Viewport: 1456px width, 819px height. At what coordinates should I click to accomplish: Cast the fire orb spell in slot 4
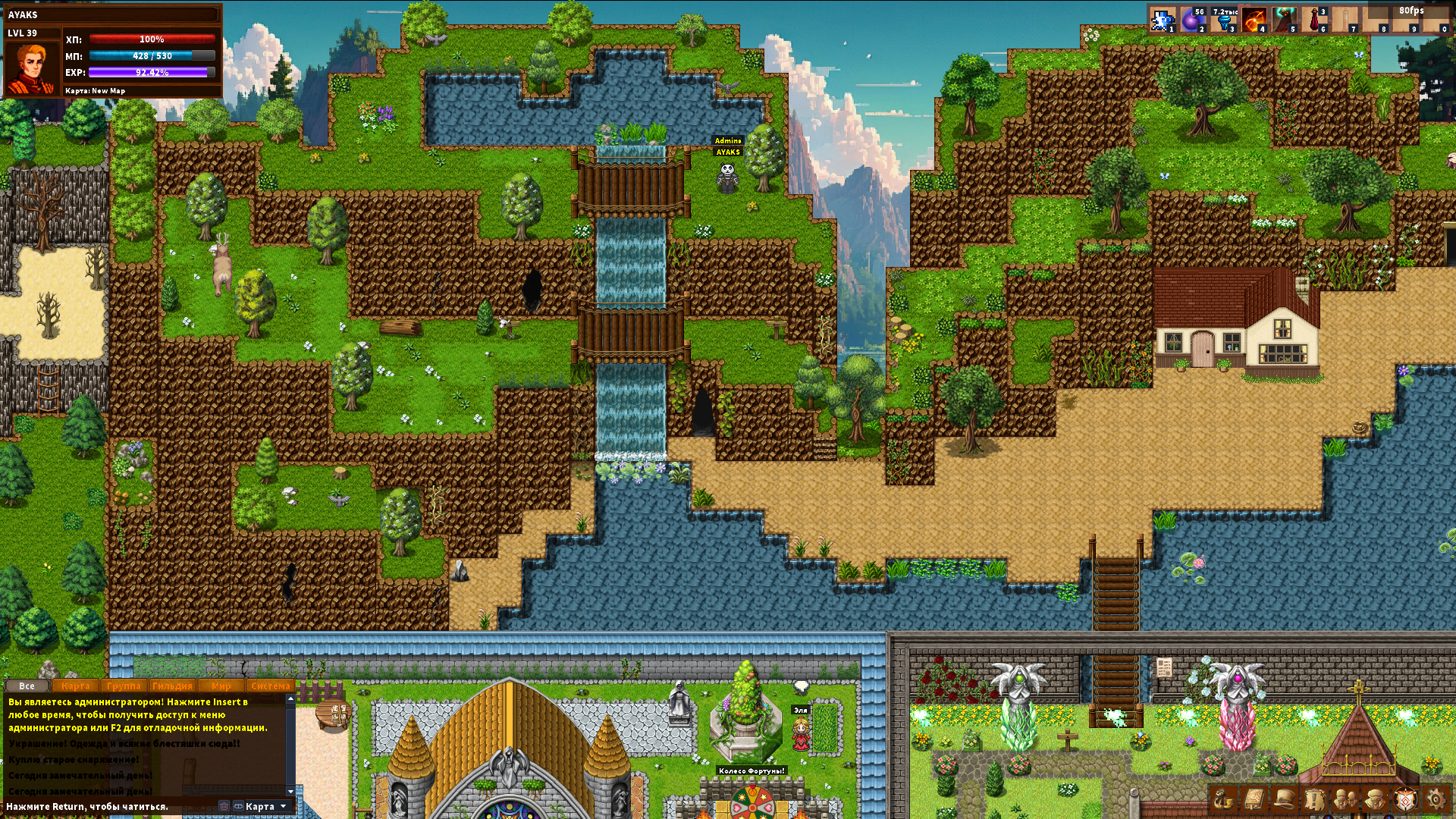coord(1253,20)
